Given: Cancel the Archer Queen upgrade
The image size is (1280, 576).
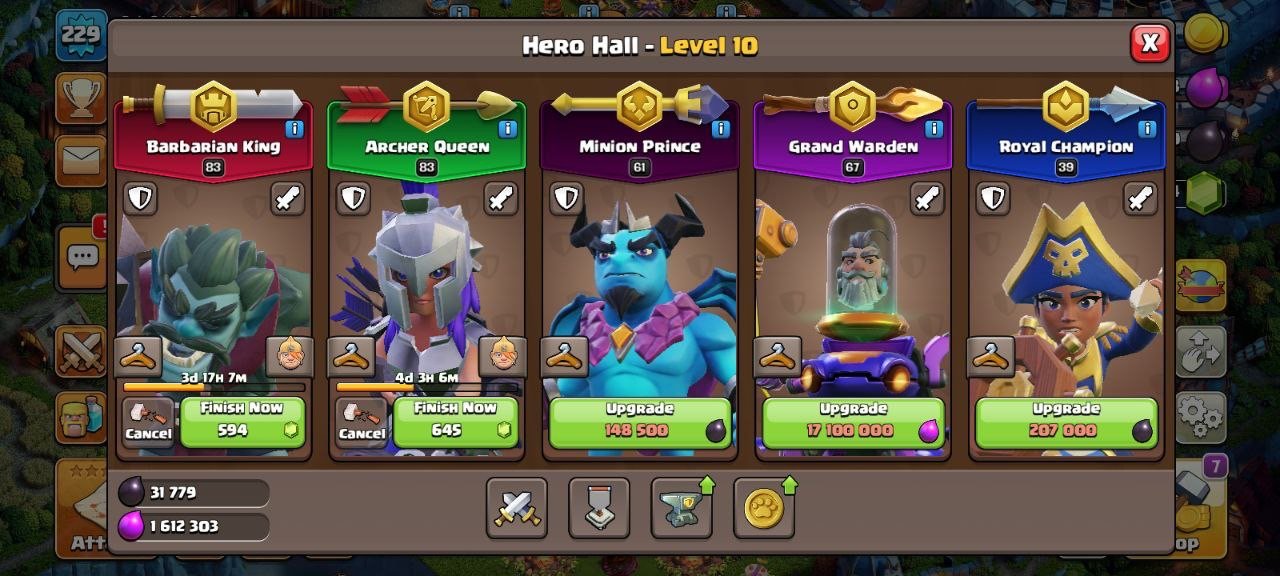Looking at the screenshot, I should click(x=361, y=422).
